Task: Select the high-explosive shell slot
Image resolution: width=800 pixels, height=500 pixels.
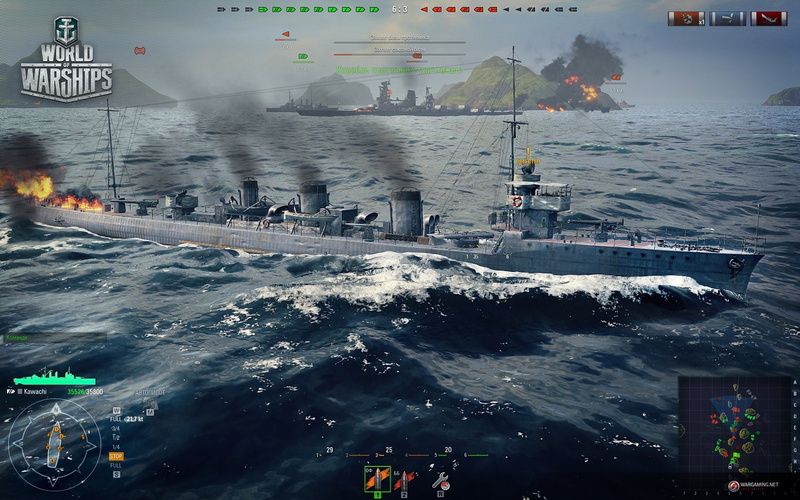Action: [x=377, y=479]
